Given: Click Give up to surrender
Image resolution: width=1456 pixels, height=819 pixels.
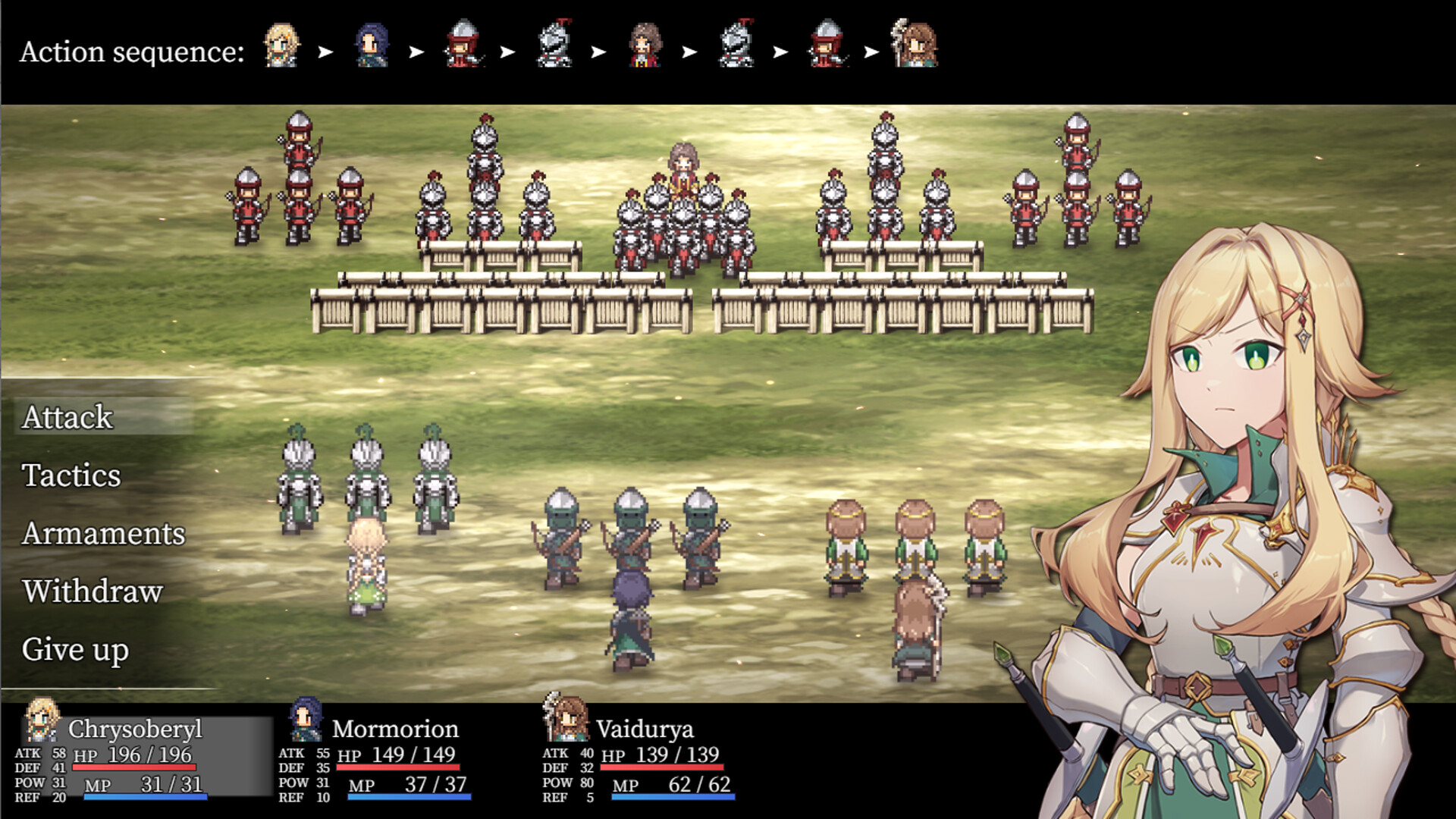Looking at the screenshot, I should (76, 649).
